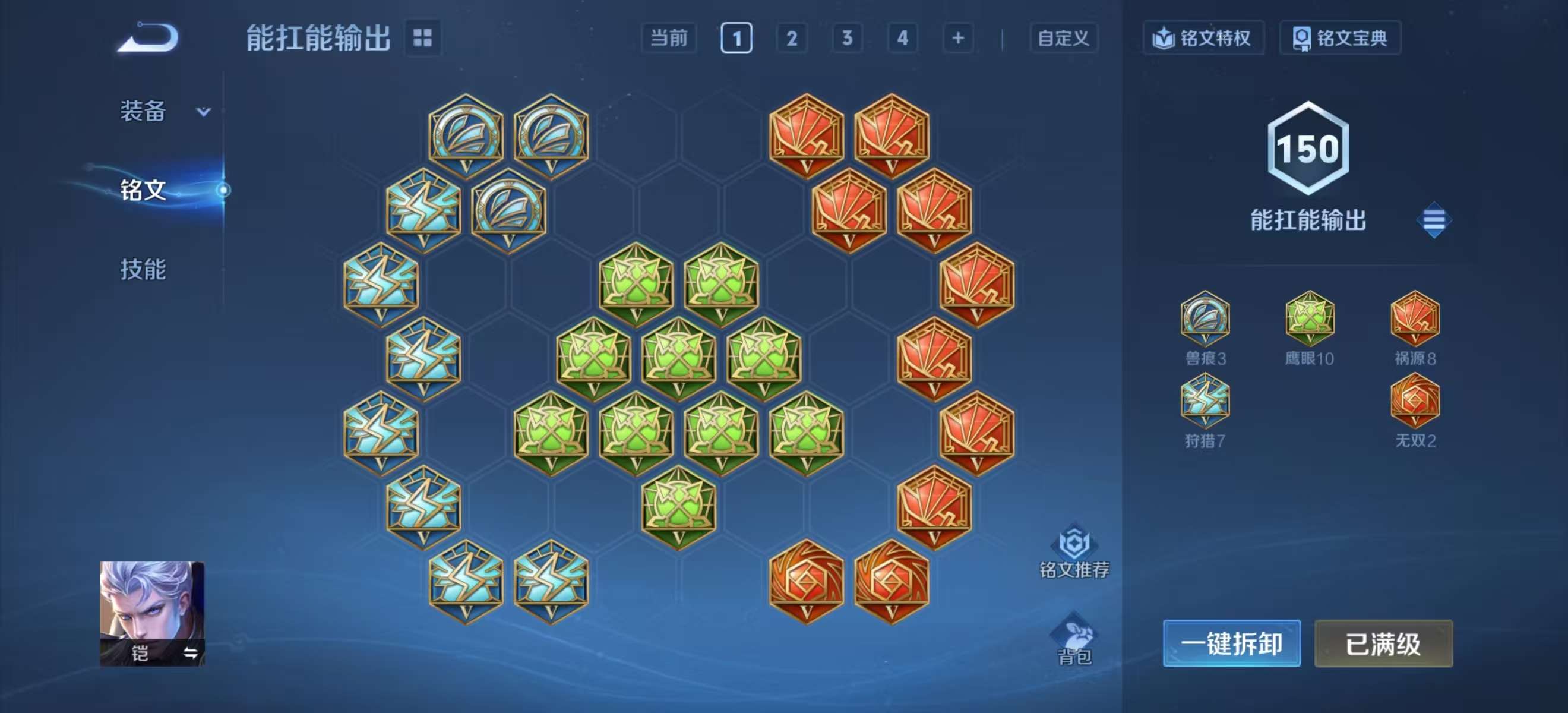Screen dimensions: 1568x713
Task: Switch to rune page 4
Action: (902, 39)
